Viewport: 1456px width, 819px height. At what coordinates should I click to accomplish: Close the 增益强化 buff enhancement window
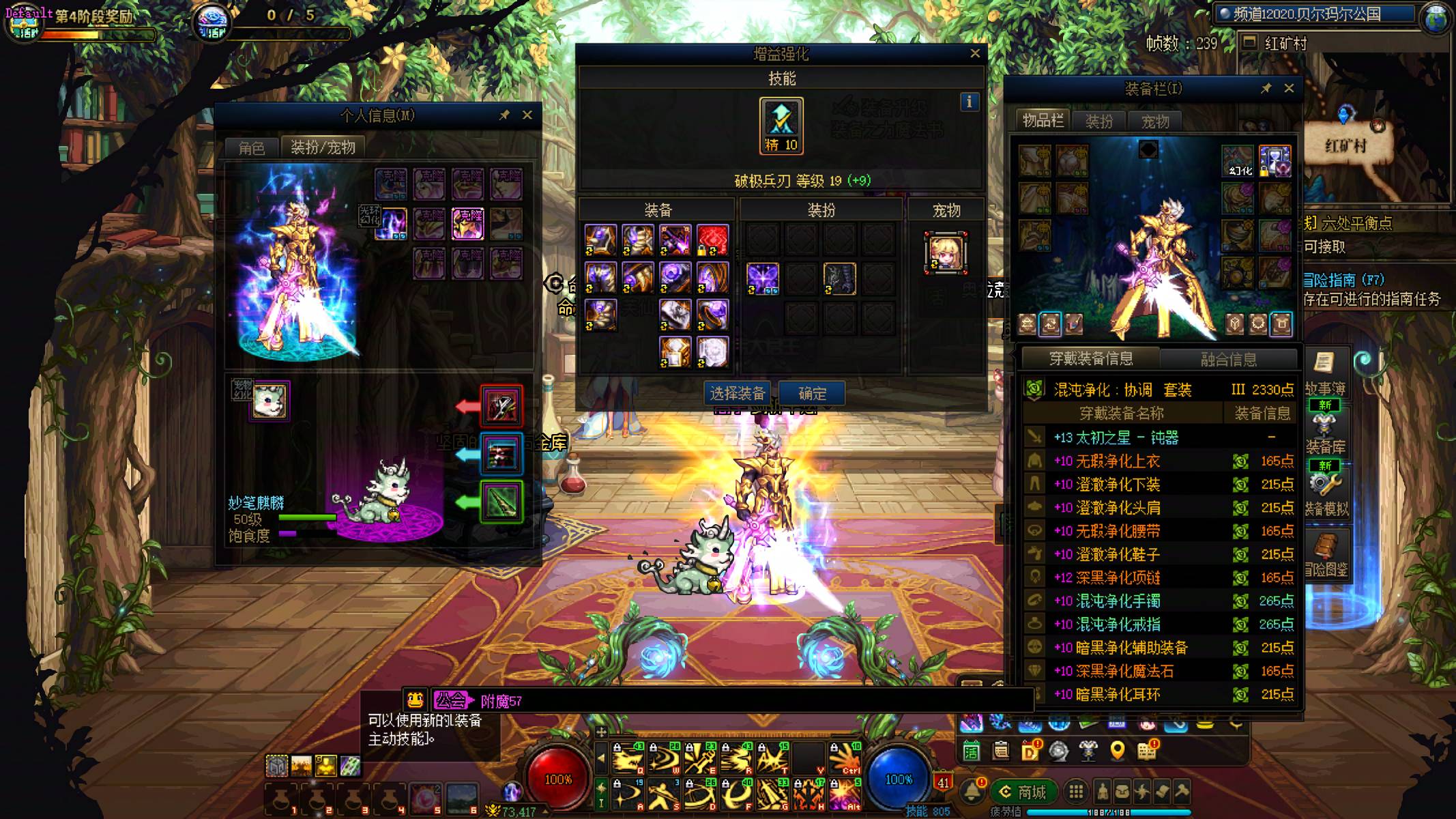click(x=975, y=53)
